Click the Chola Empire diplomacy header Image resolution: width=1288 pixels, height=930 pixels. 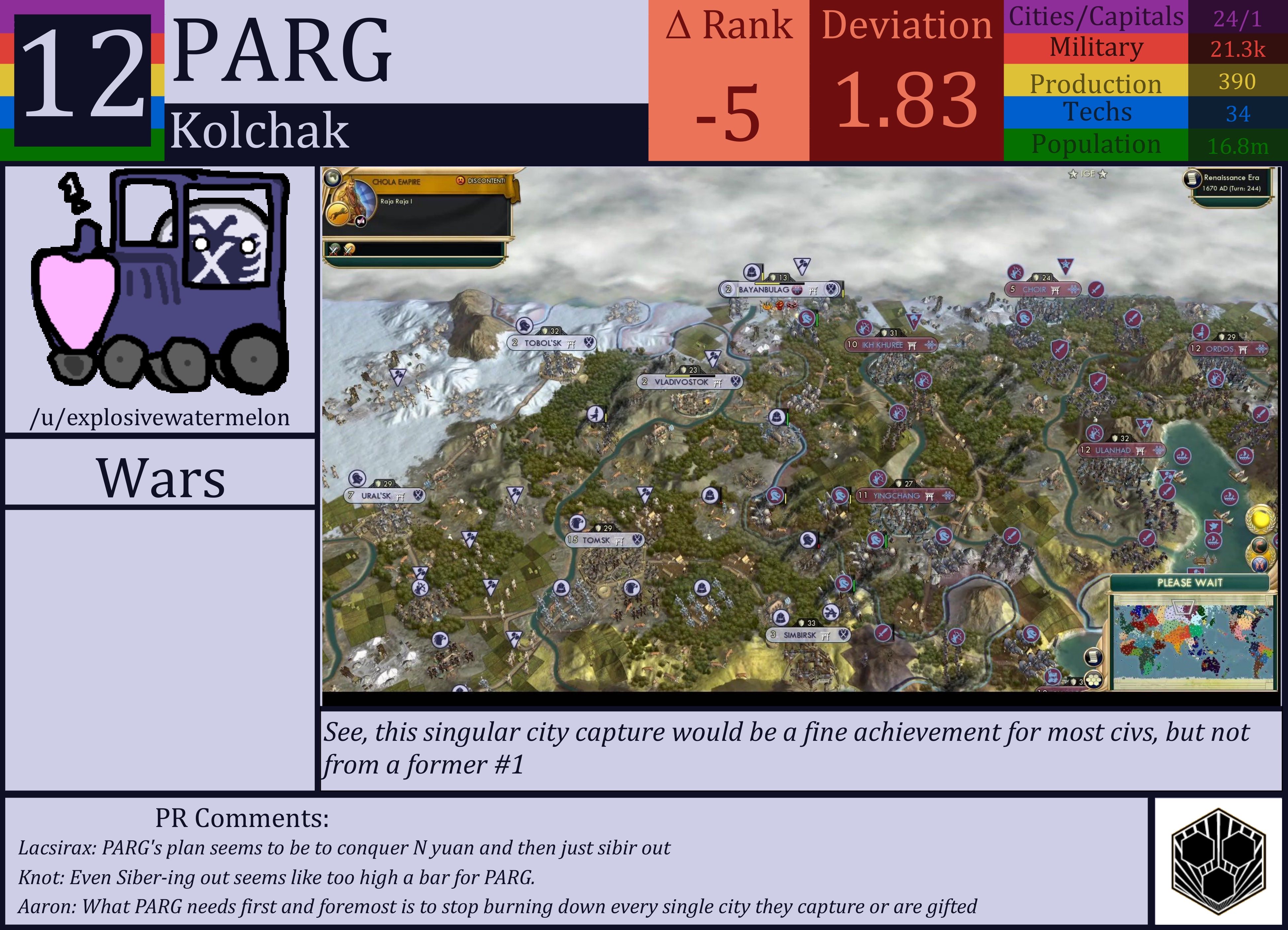point(398,181)
